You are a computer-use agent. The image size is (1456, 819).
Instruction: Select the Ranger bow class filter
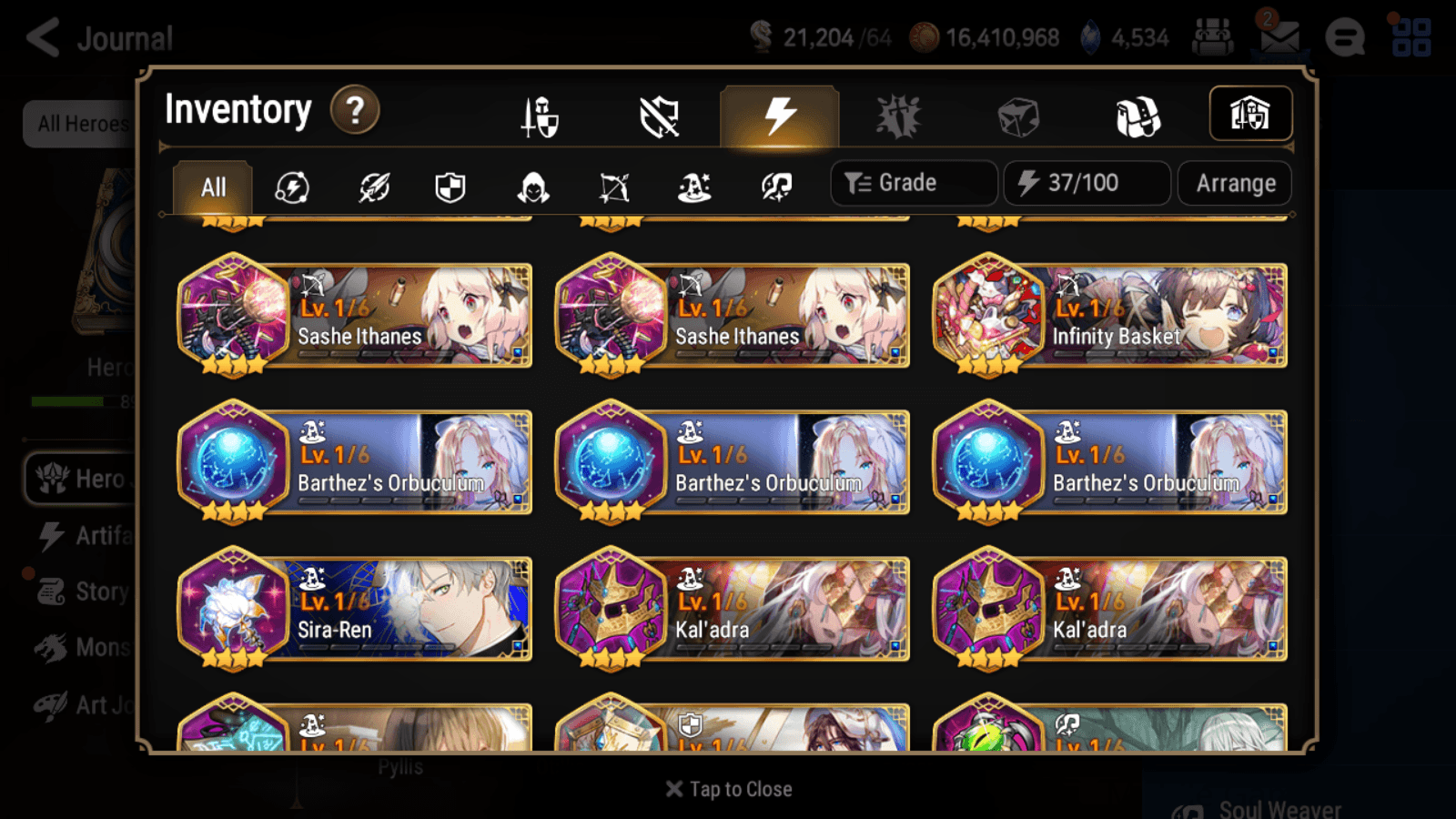pos(613,187)
